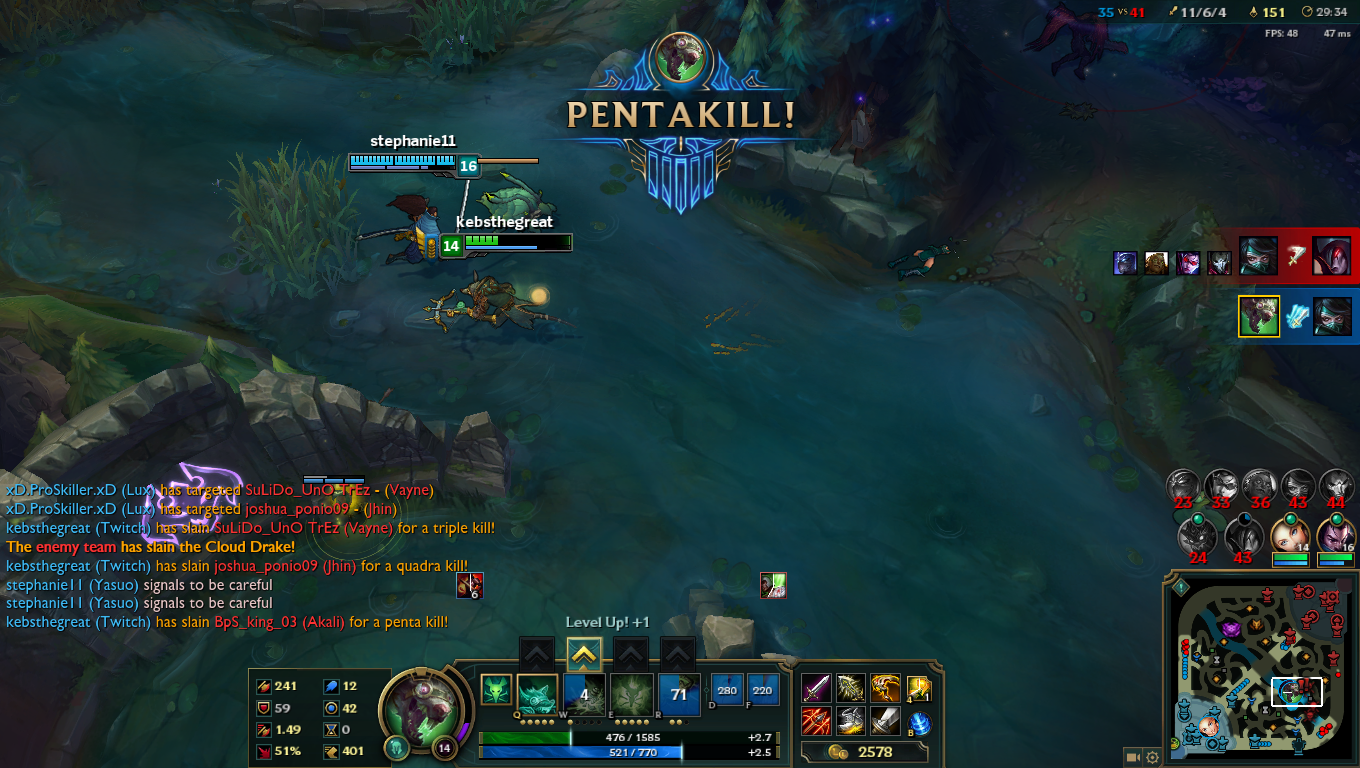Select the W ability showing 4 cooldown
1360x768 pixels.
click(585, 692)
